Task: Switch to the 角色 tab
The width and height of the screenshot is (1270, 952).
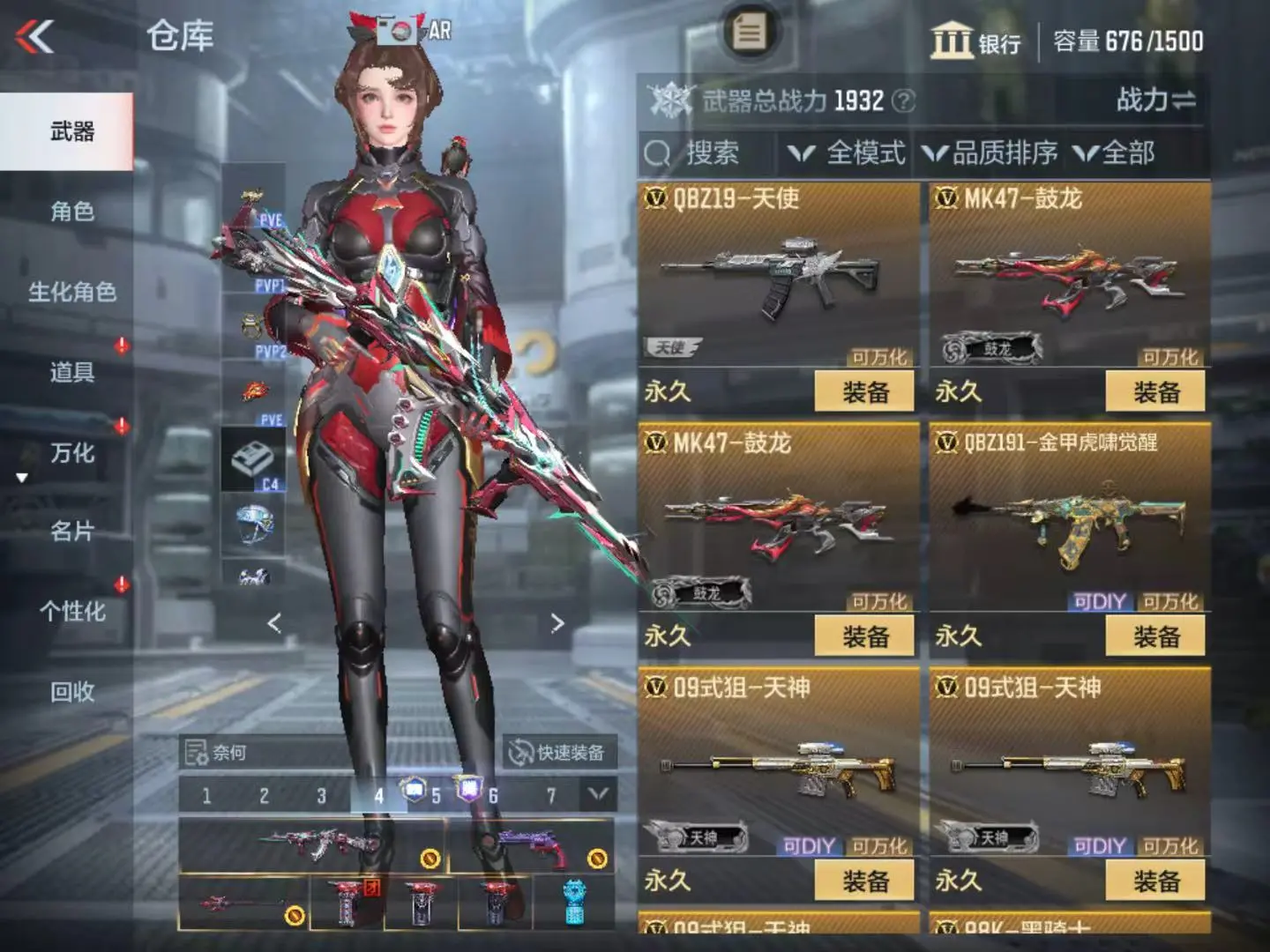Action: click(71, 212)
